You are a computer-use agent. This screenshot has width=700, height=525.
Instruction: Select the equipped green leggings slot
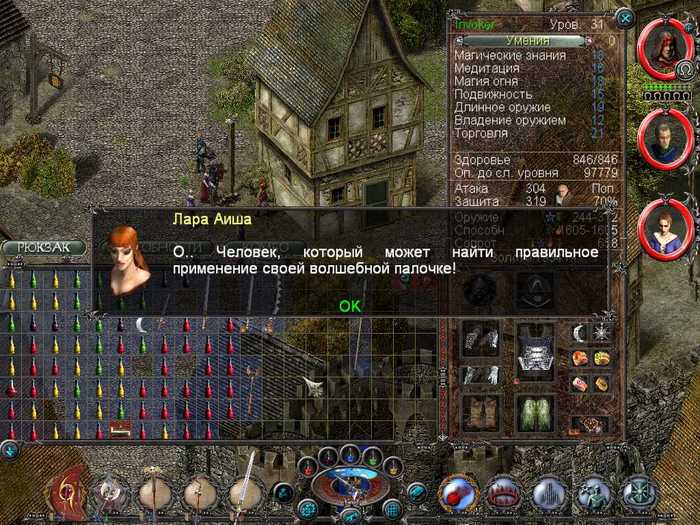click(534, 412)
